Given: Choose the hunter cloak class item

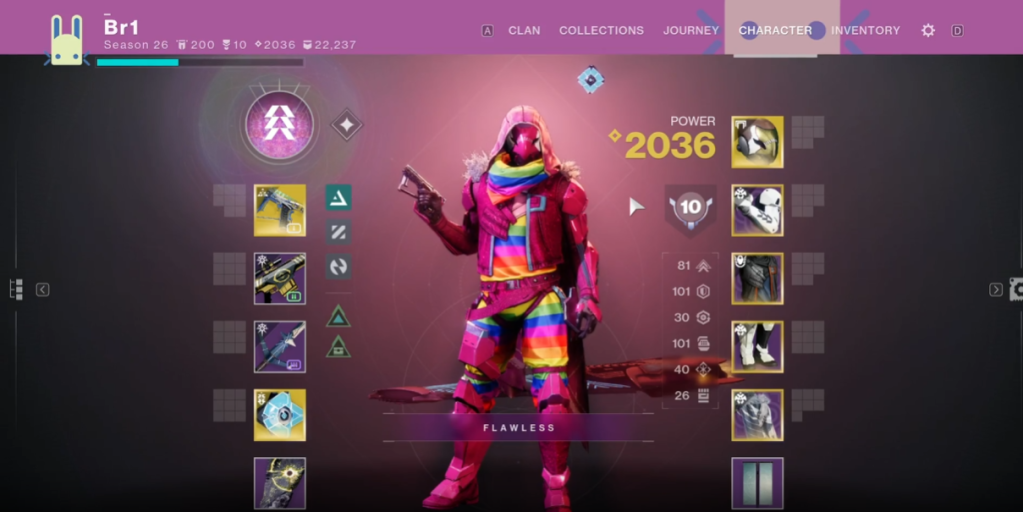Looking at the screenshot, I should (757, 414).
